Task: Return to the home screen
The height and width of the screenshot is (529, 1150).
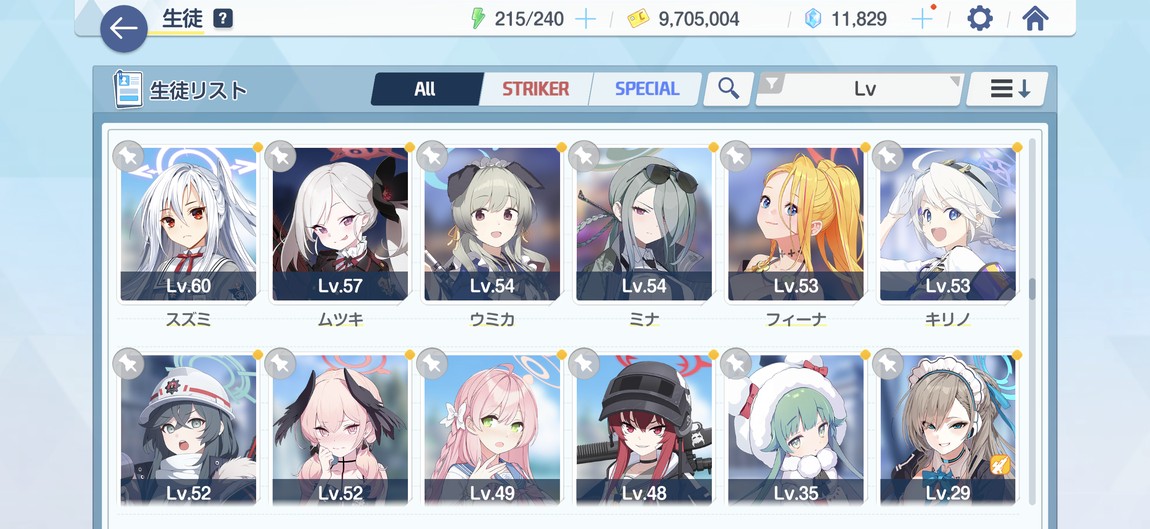Action: click(x=1035, y=19)
